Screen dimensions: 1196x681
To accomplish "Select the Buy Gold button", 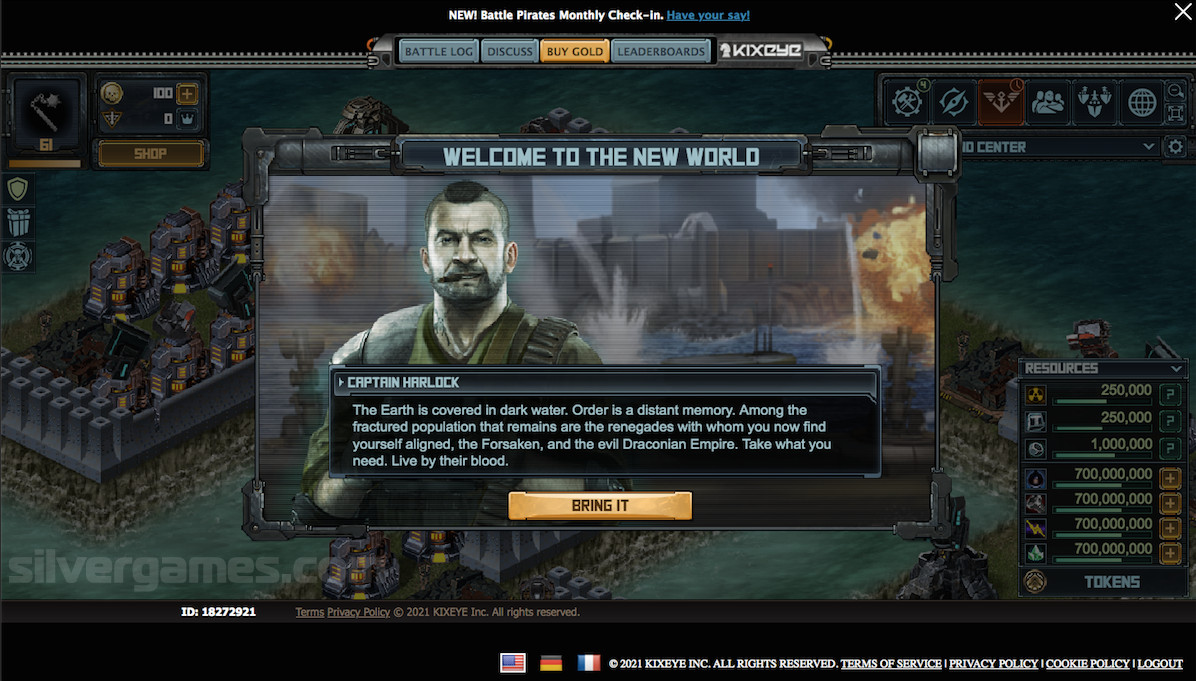I will pyautogui.click(x=574, y=51).
